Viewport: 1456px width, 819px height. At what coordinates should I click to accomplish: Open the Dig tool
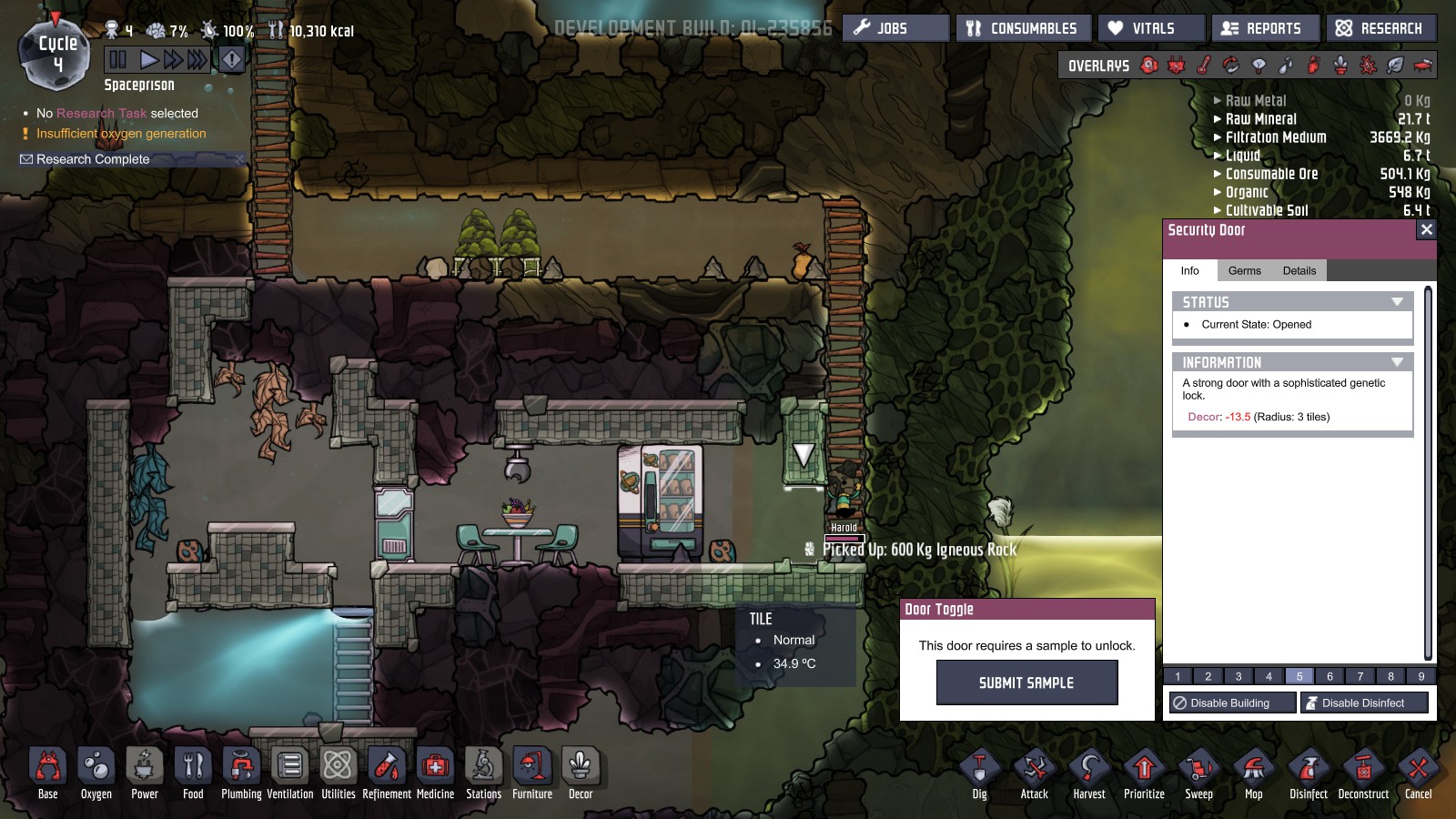click(x=979, y=769)
